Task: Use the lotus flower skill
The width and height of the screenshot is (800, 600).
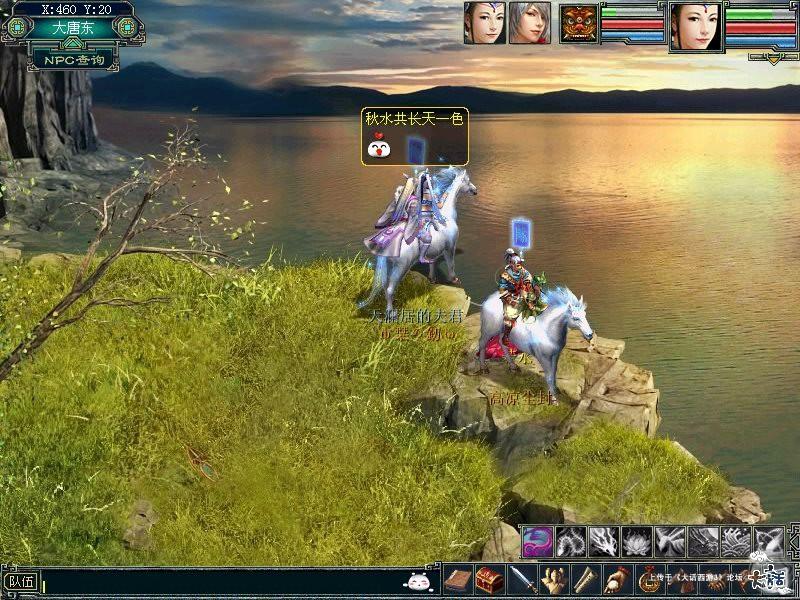Action: click(636, 541)
